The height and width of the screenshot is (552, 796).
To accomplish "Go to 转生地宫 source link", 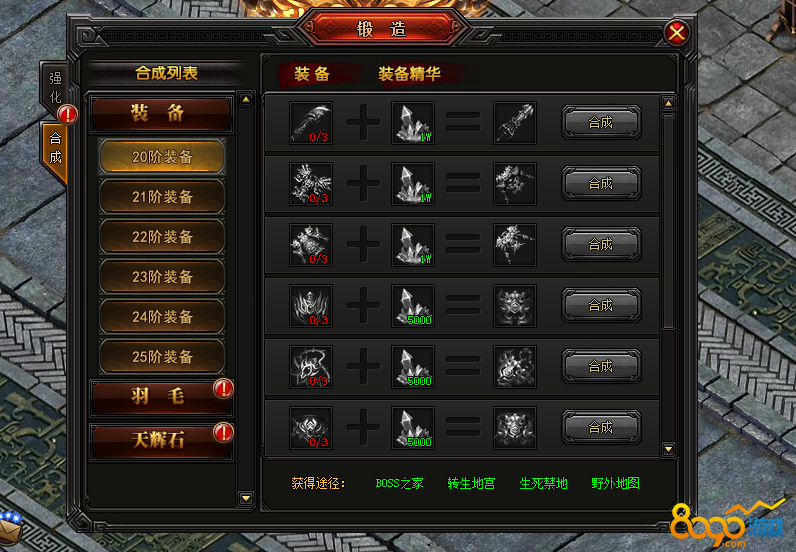I will click(471, 483).
